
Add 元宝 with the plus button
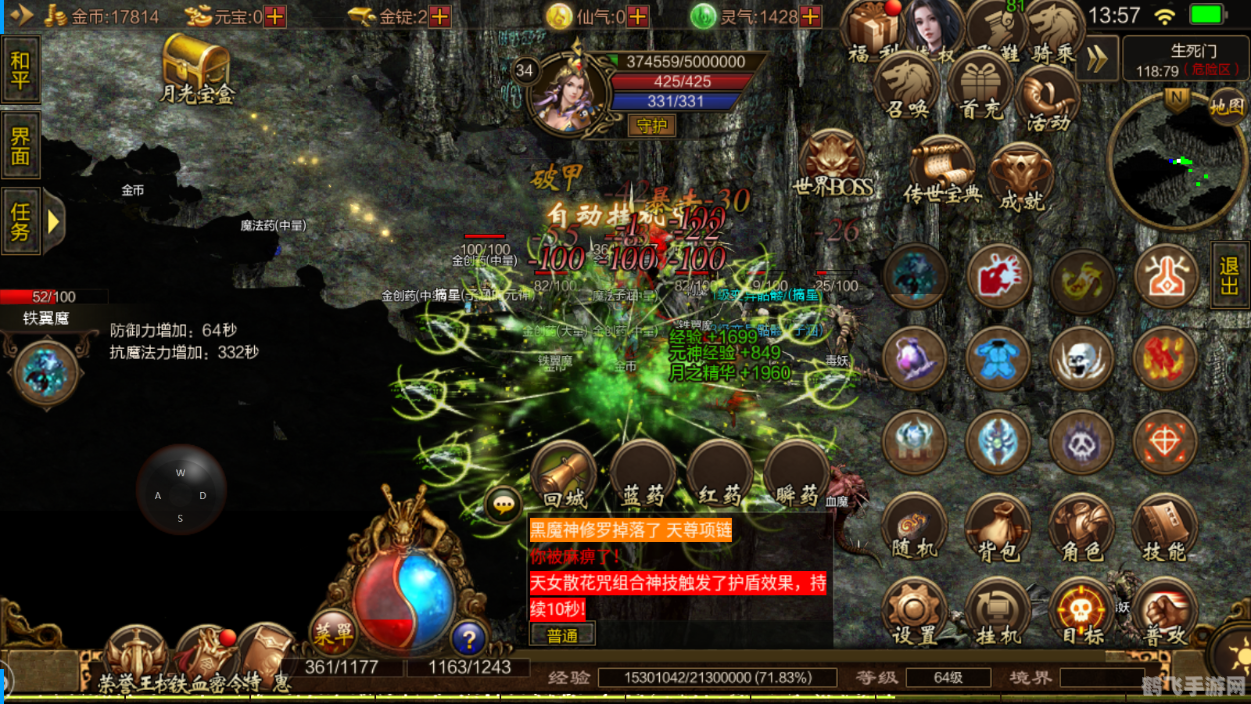click(274, 16)
